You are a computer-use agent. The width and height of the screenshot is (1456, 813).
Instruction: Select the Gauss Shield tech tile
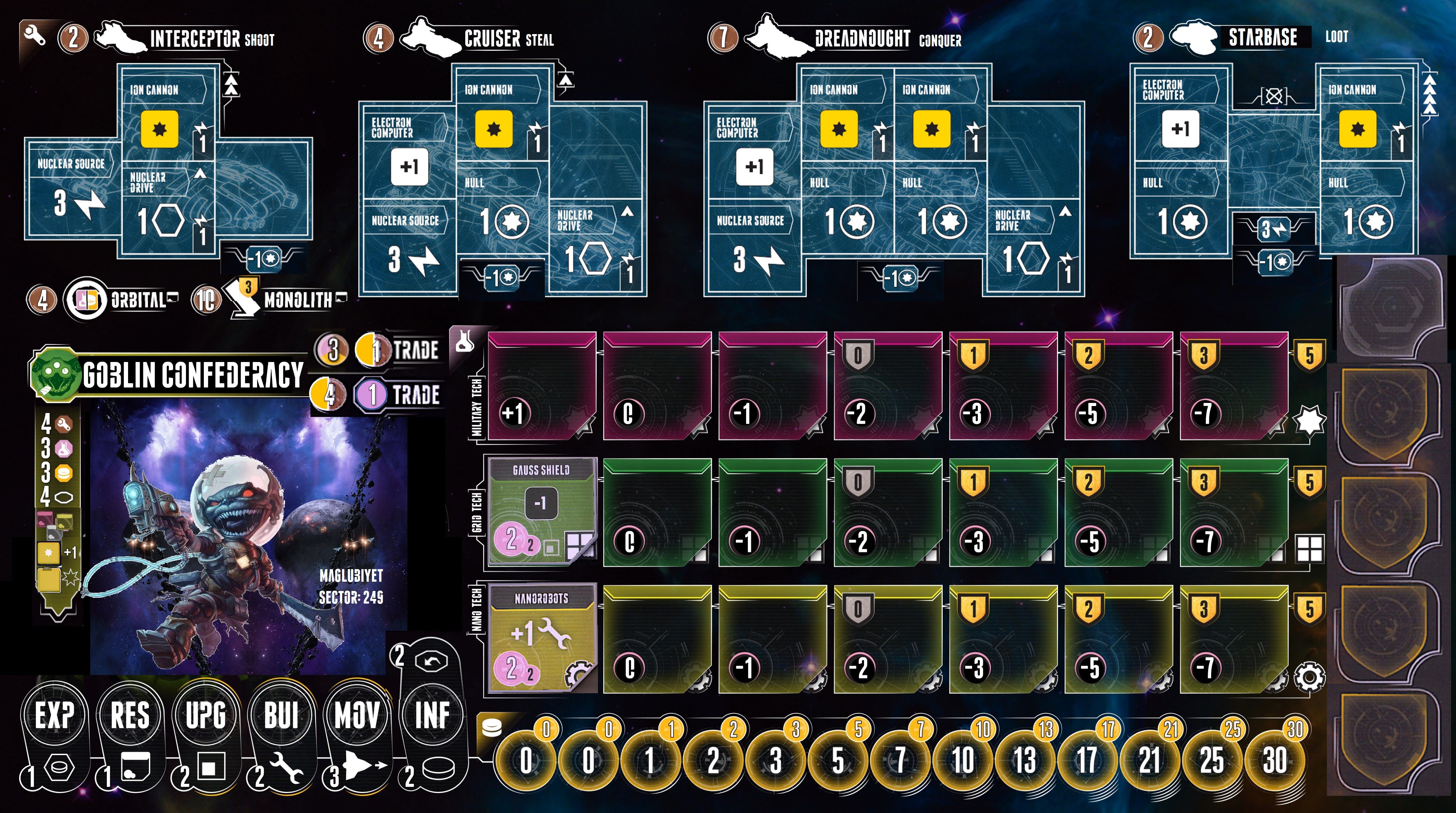click(x=541, y=512)
